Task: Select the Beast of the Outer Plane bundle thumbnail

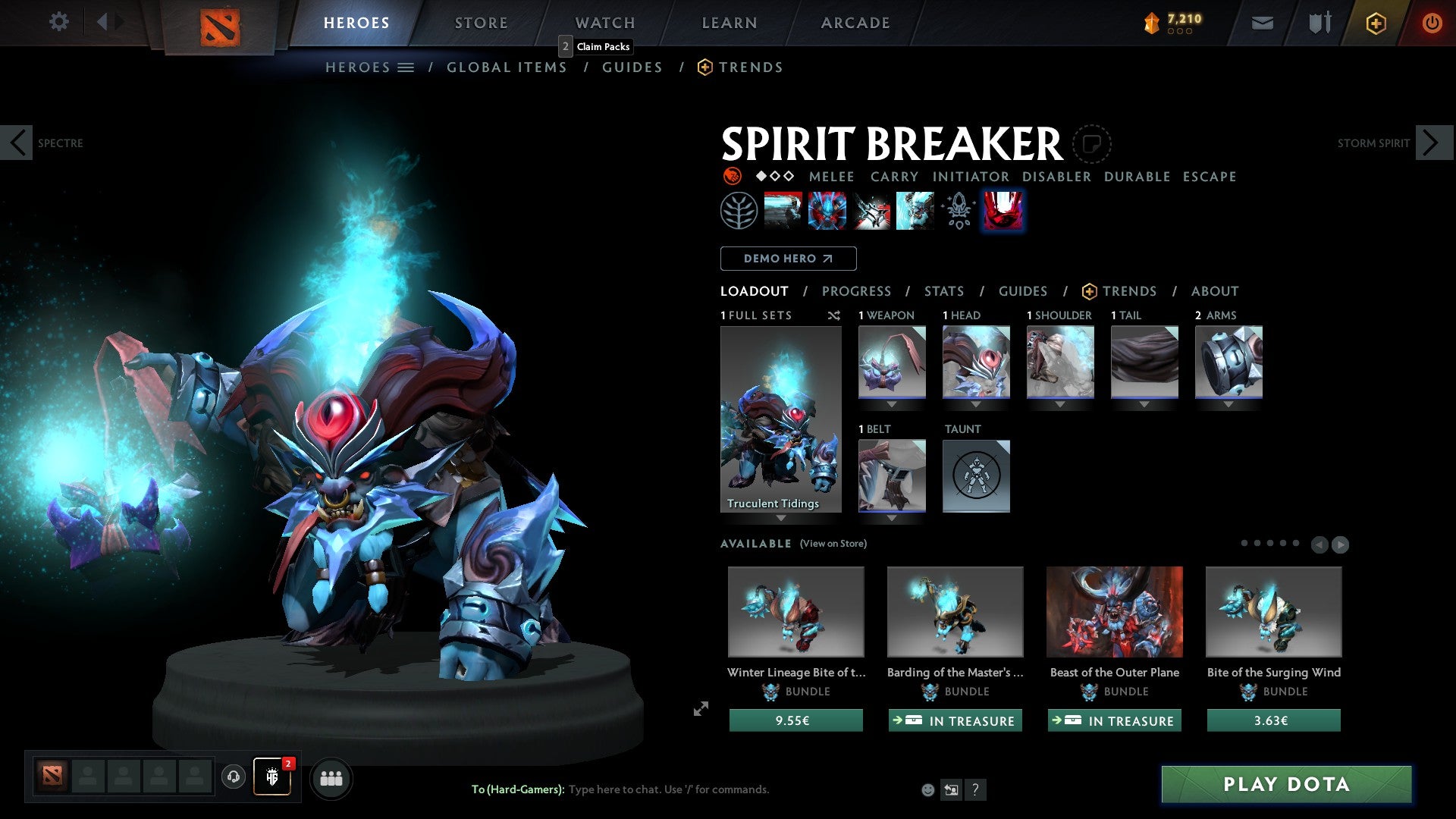Action: pyautogui.click(x=1114, y=611)
